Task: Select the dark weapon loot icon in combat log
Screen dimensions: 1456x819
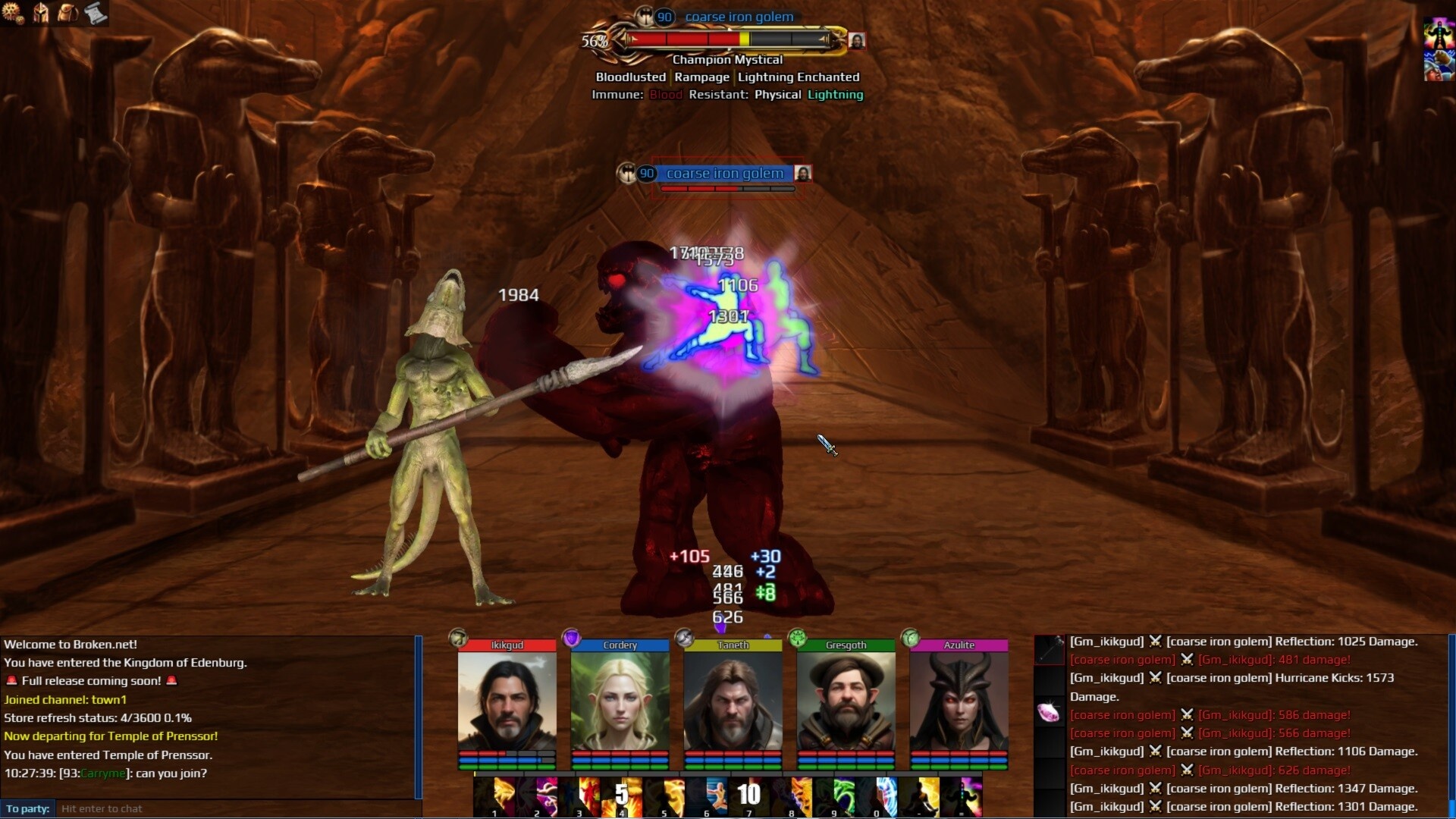Action: point(1050,650)
